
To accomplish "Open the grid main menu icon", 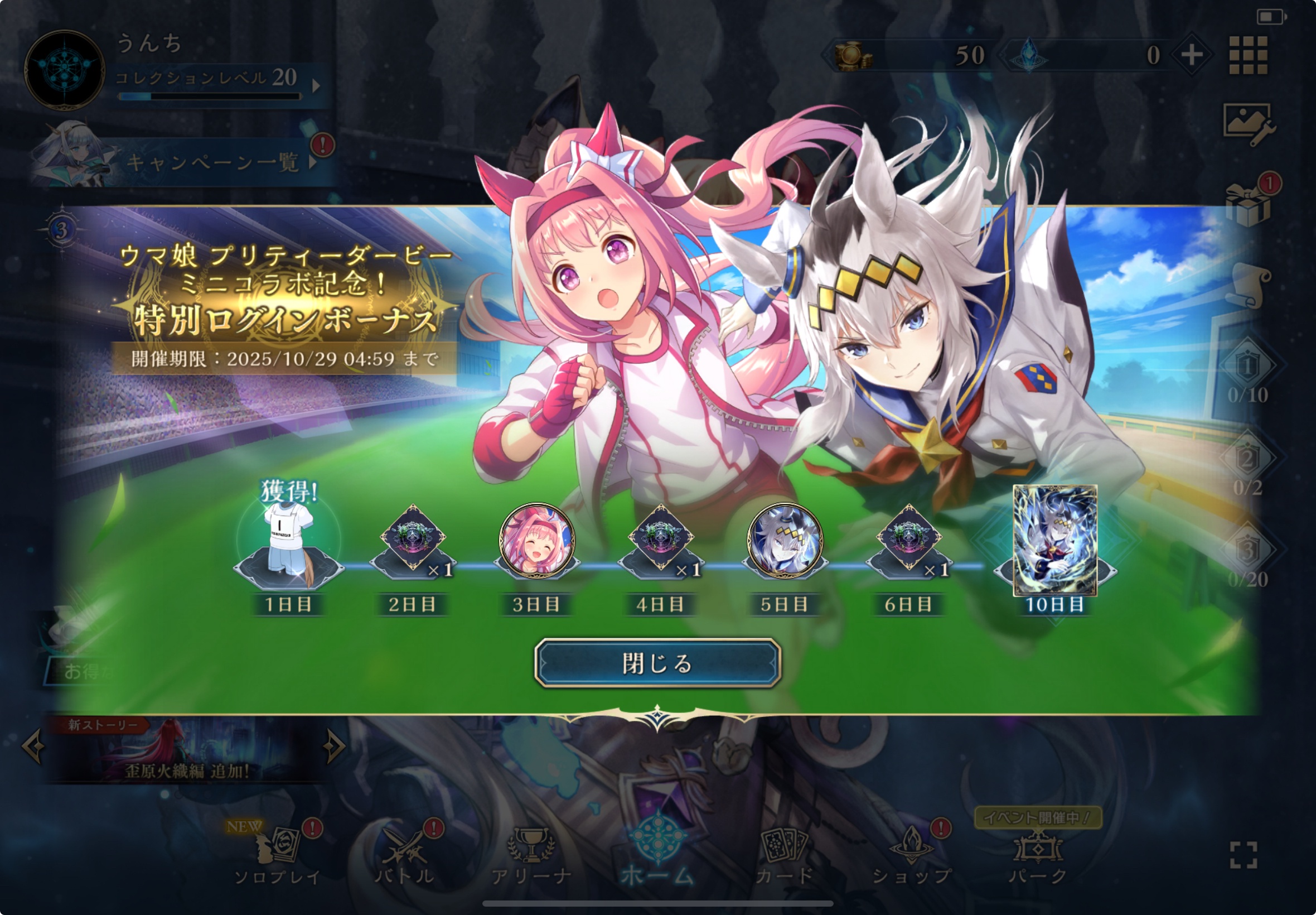I will coord(1249,56).
